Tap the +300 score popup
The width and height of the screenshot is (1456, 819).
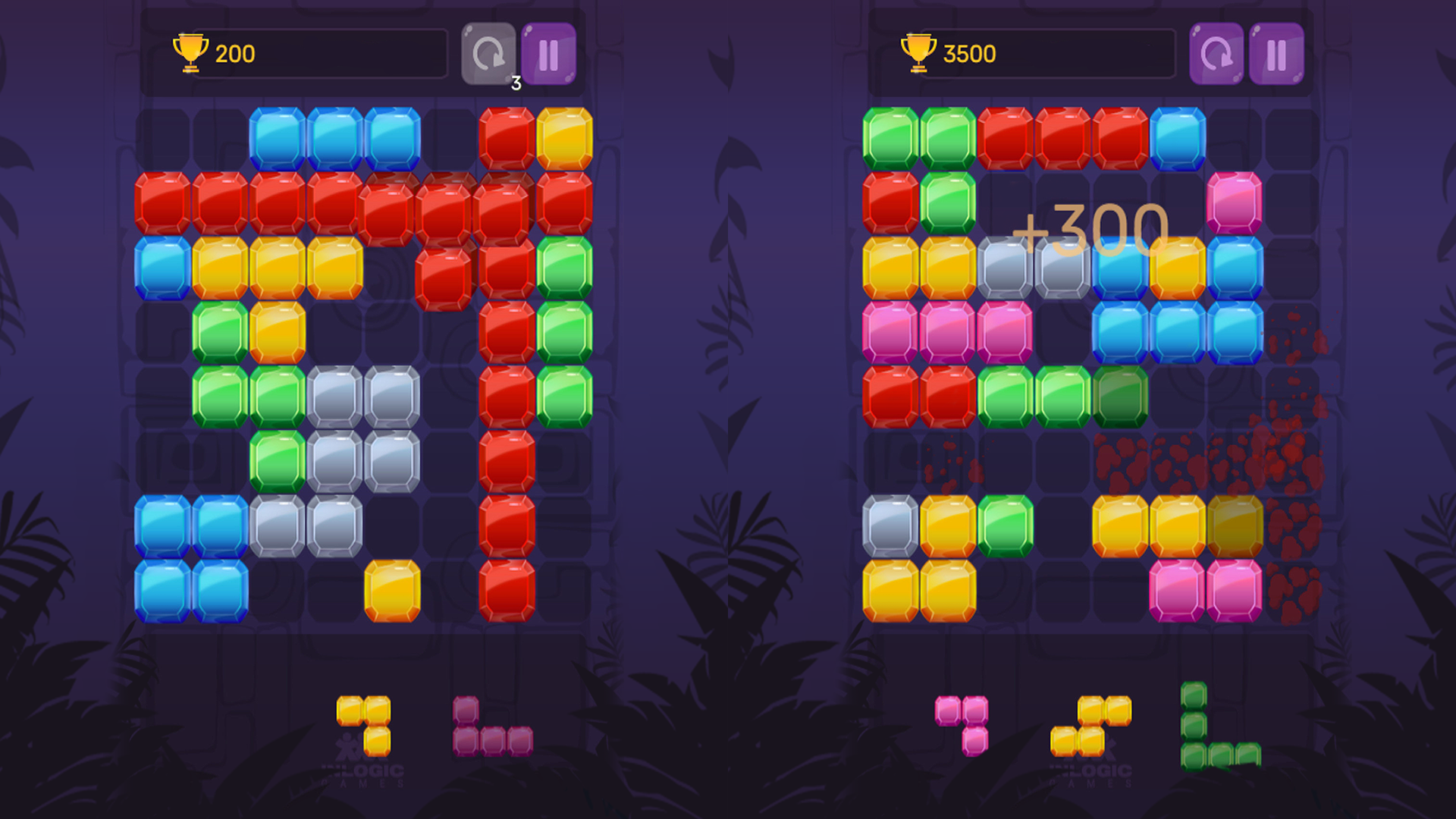(x=1092, y=231)
